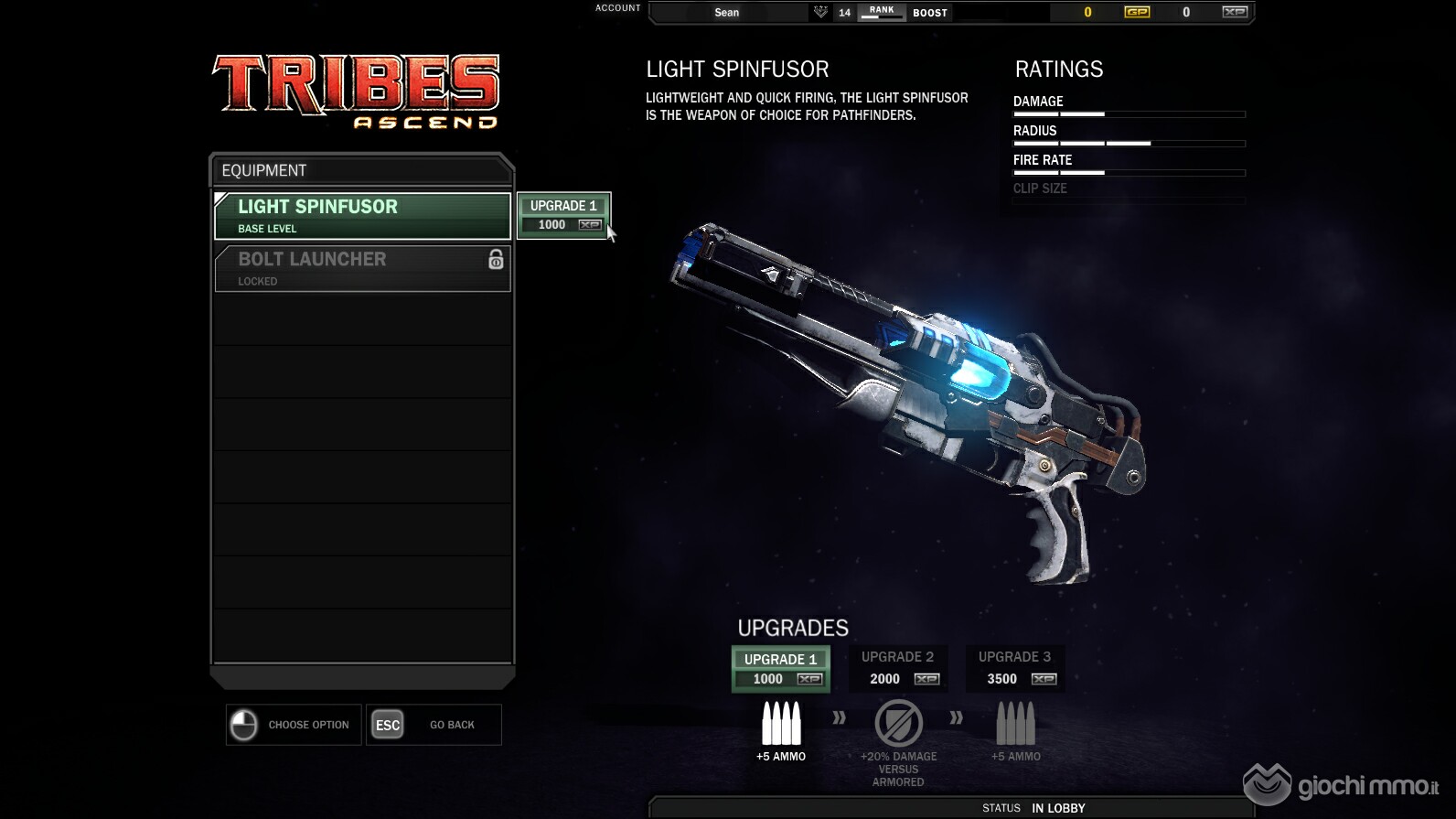Screen dimensions: 1456x819
Task: Click the GP gold currency icon
Action: coord(1137,12)
